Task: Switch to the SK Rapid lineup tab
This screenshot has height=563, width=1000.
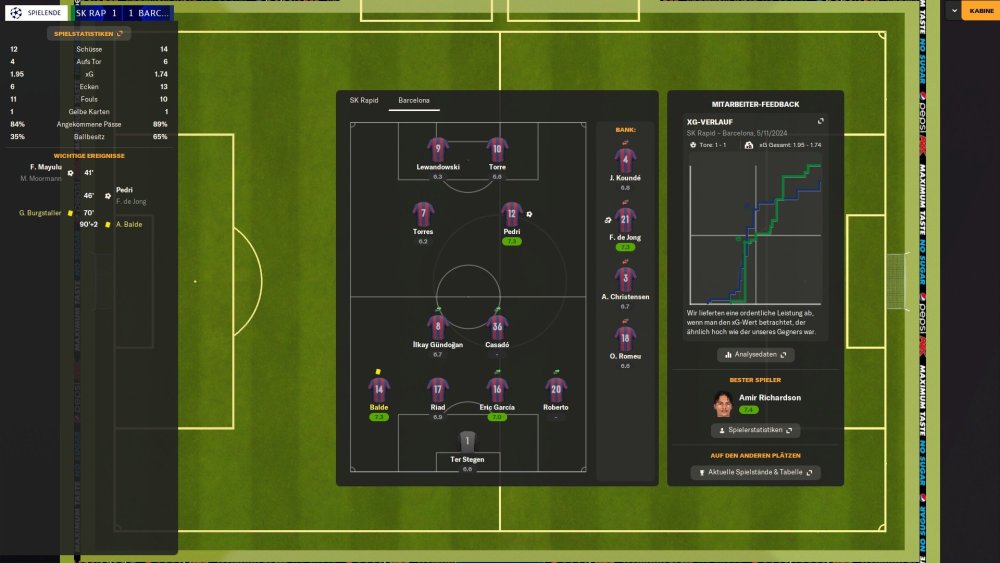Action: tap(363, 101)
